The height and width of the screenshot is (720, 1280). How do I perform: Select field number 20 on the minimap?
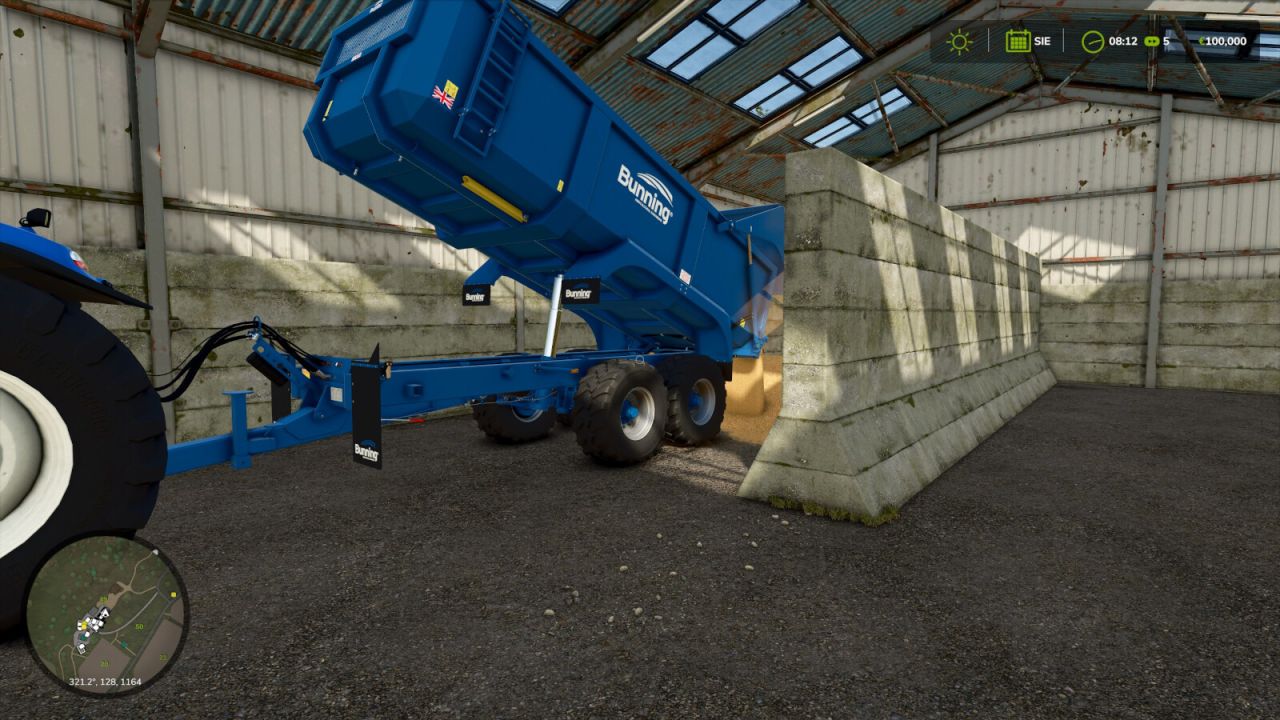(104, 663)
